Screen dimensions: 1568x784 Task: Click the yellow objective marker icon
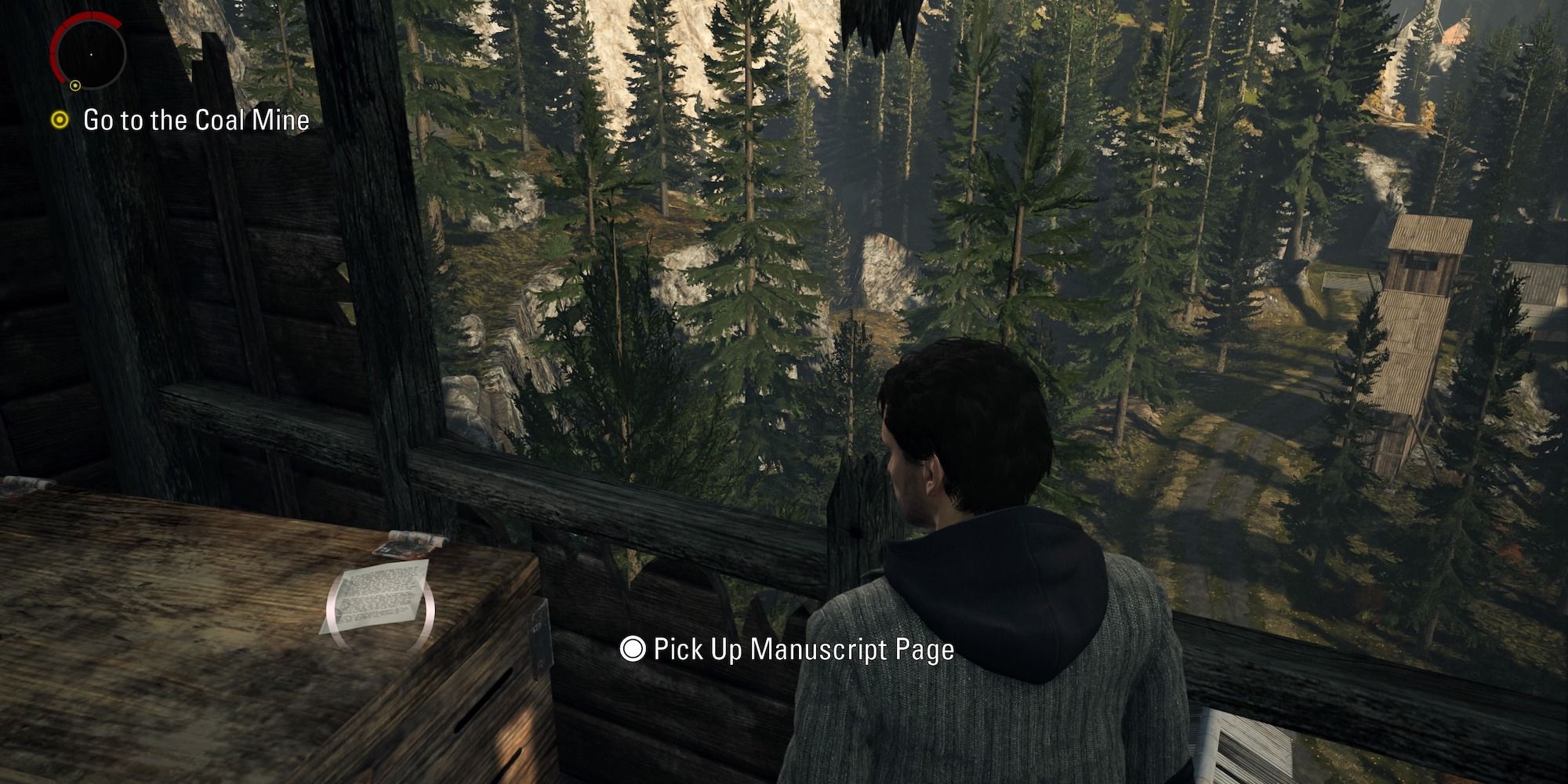(60, 119)
